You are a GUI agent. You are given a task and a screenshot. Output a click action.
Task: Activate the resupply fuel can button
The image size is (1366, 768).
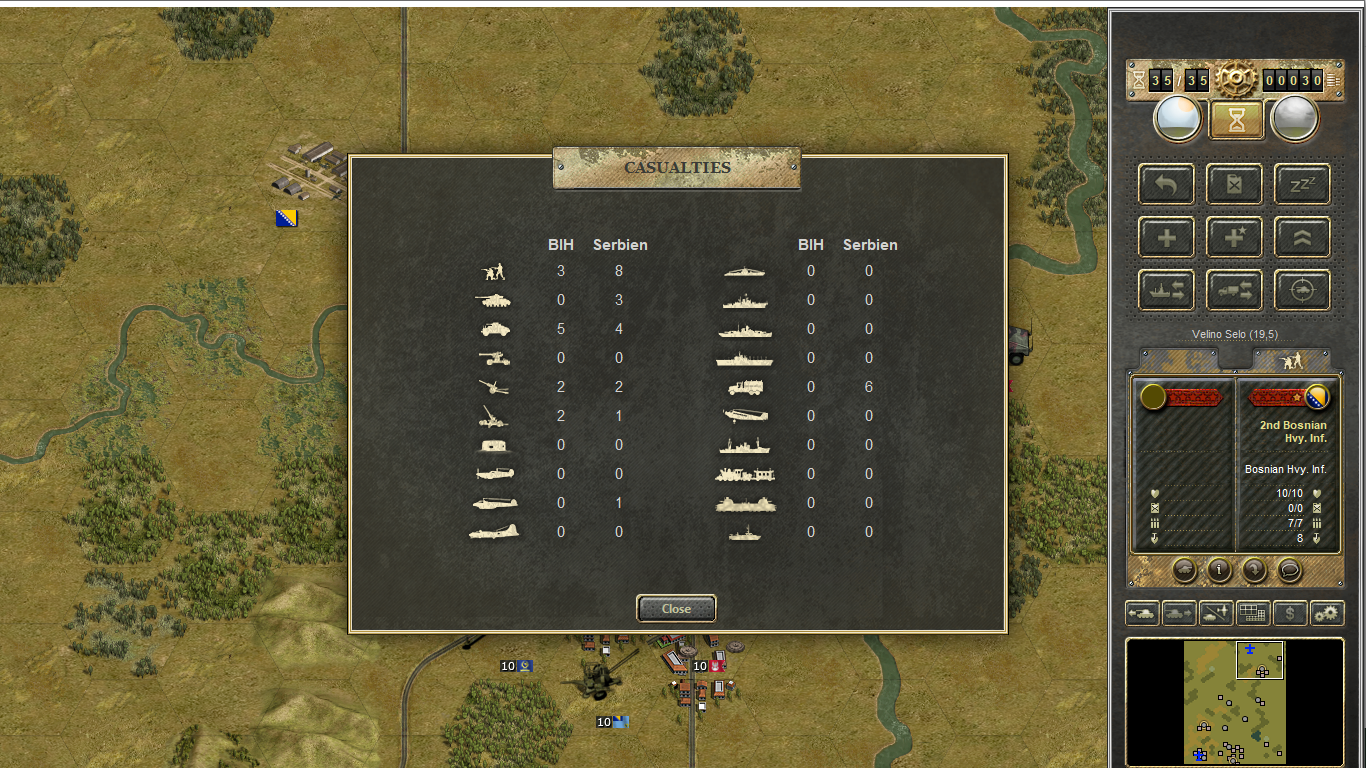click(1234, 184)
